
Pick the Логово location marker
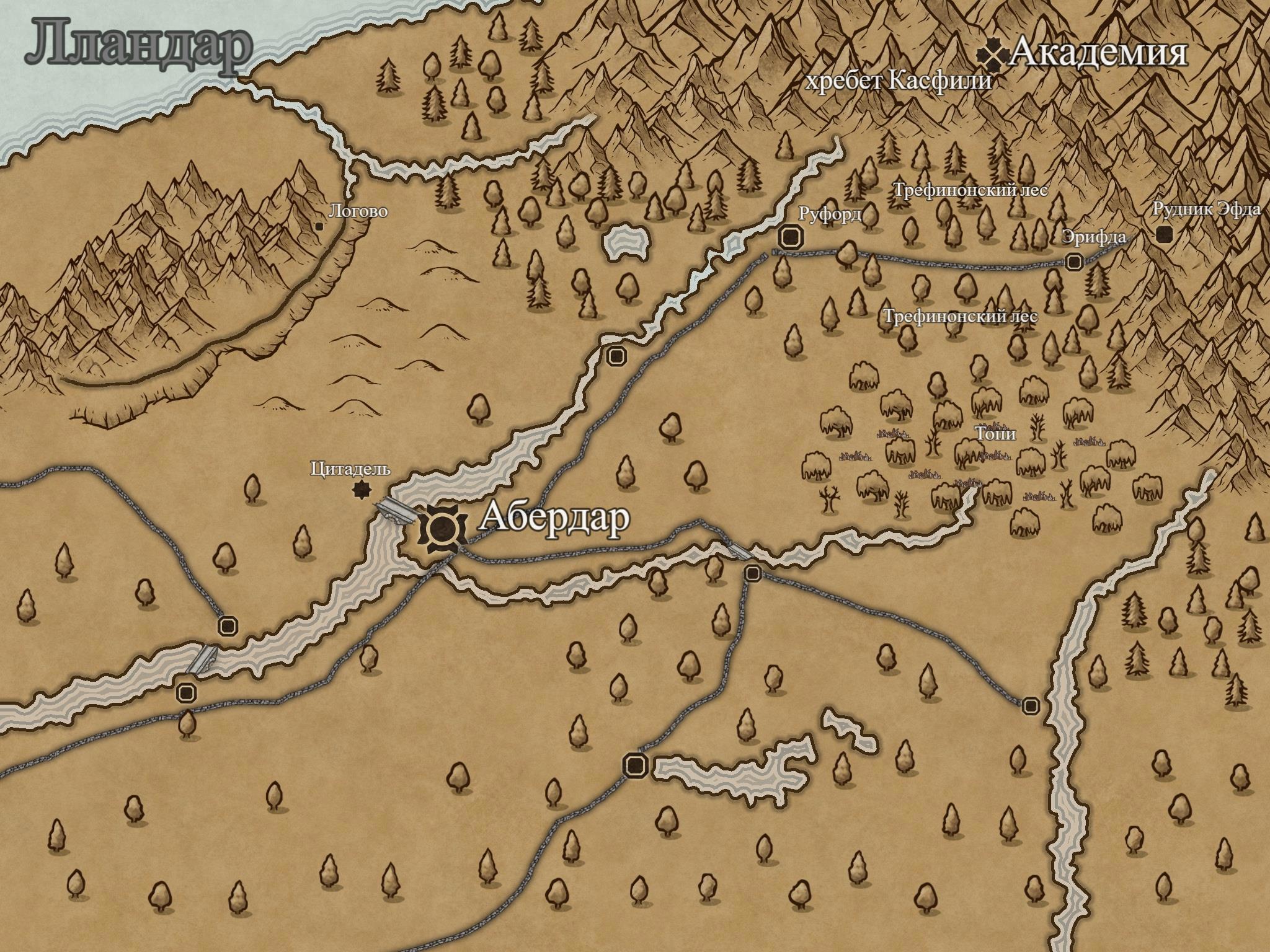[319, 227]
